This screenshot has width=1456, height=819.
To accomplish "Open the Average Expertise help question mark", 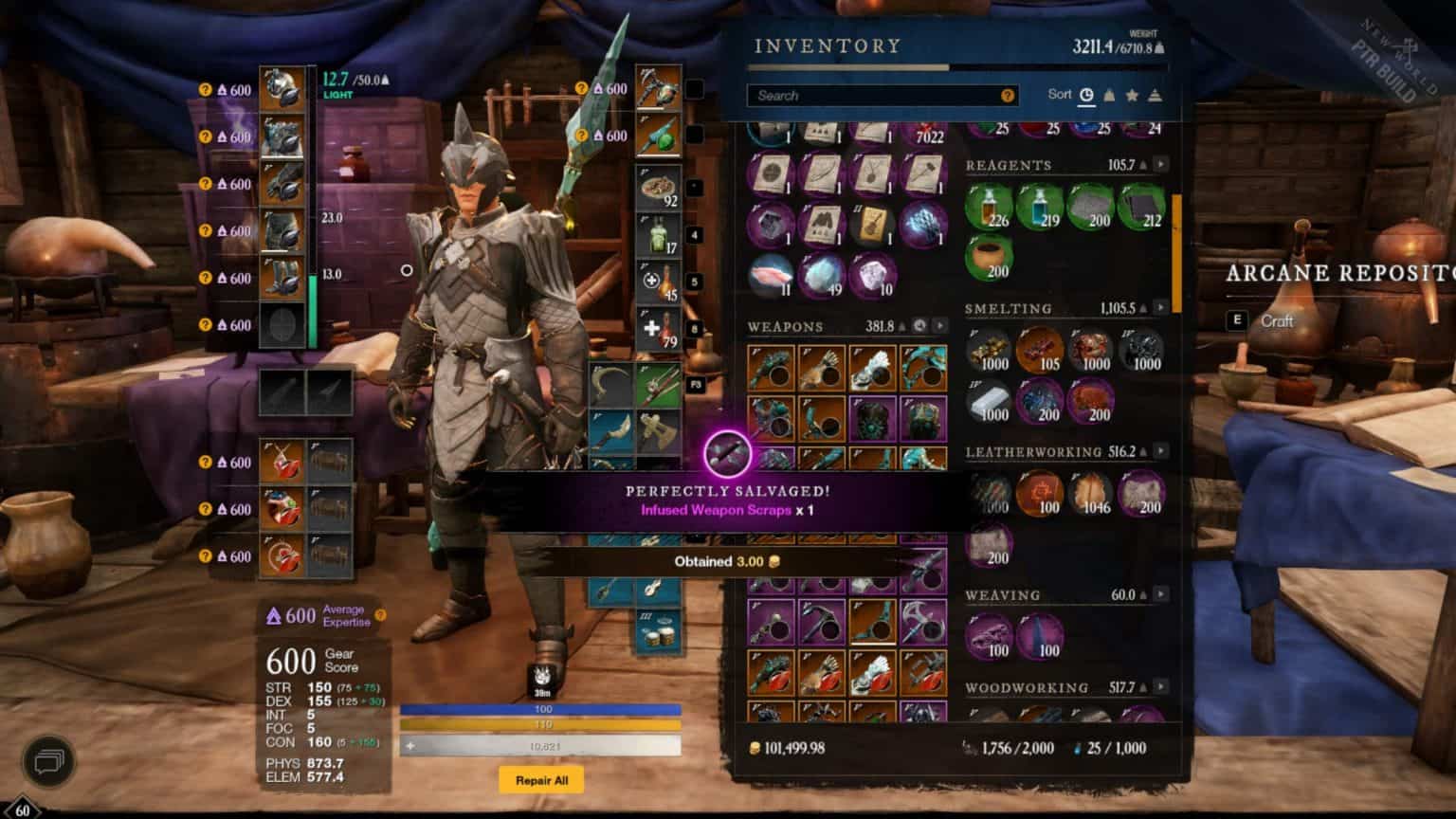I will click(380, 614).
